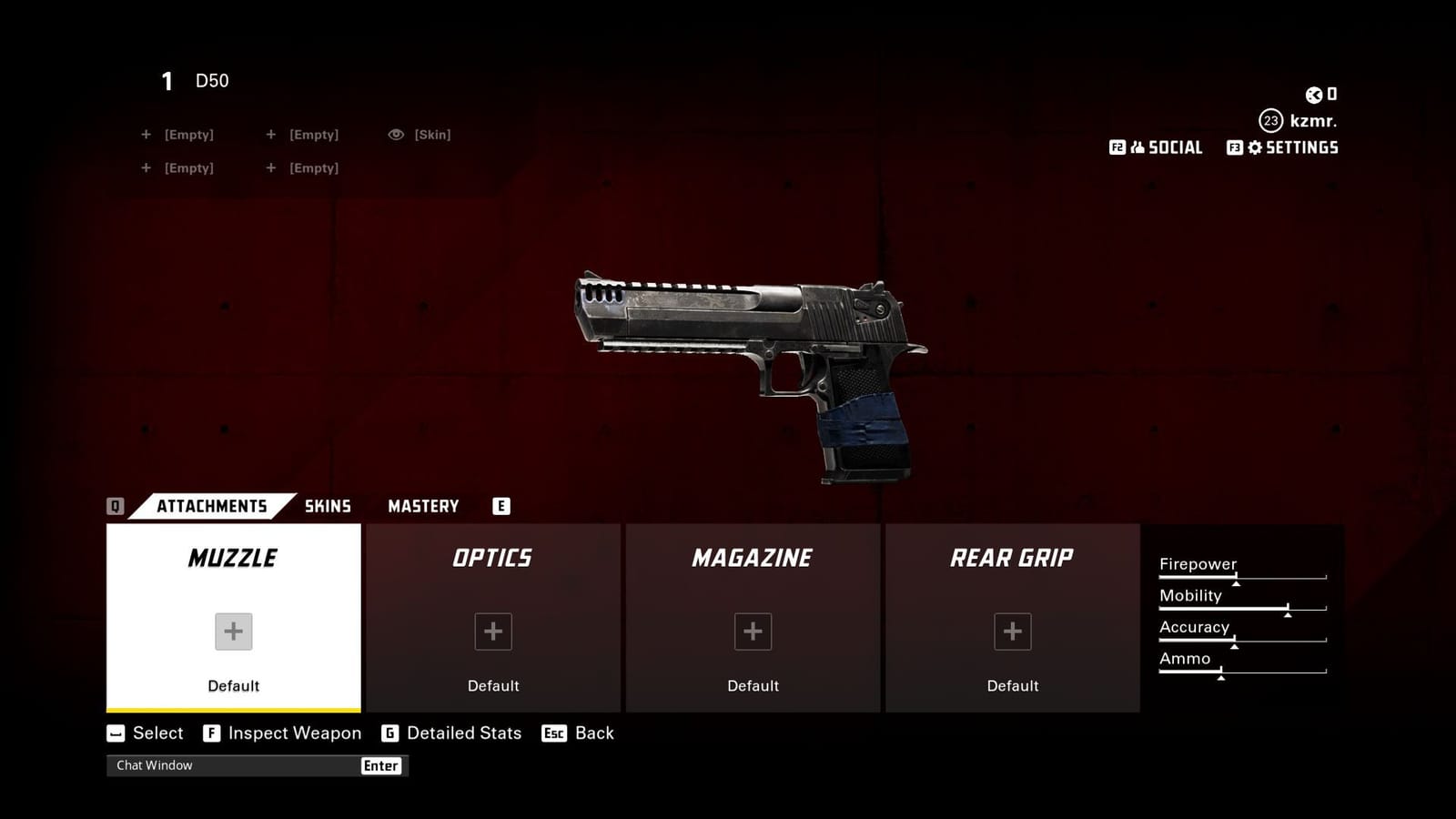
Task: Open Detailed Stats
Action: pos(463,733)
